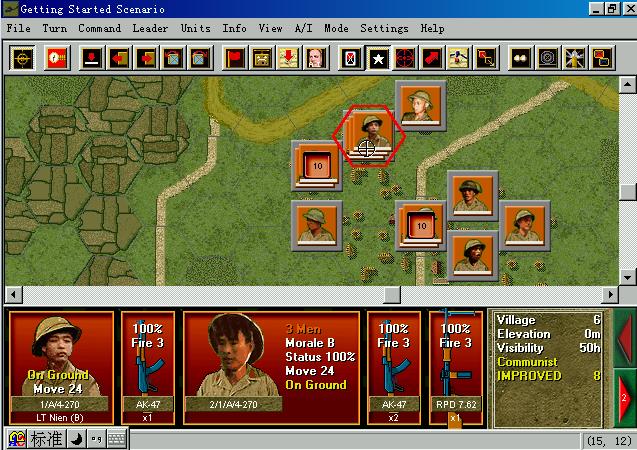This screenshot has height=450, width=637.
Task: Click the red crosshair target toolbar button
Action: (x=405, y=57)
